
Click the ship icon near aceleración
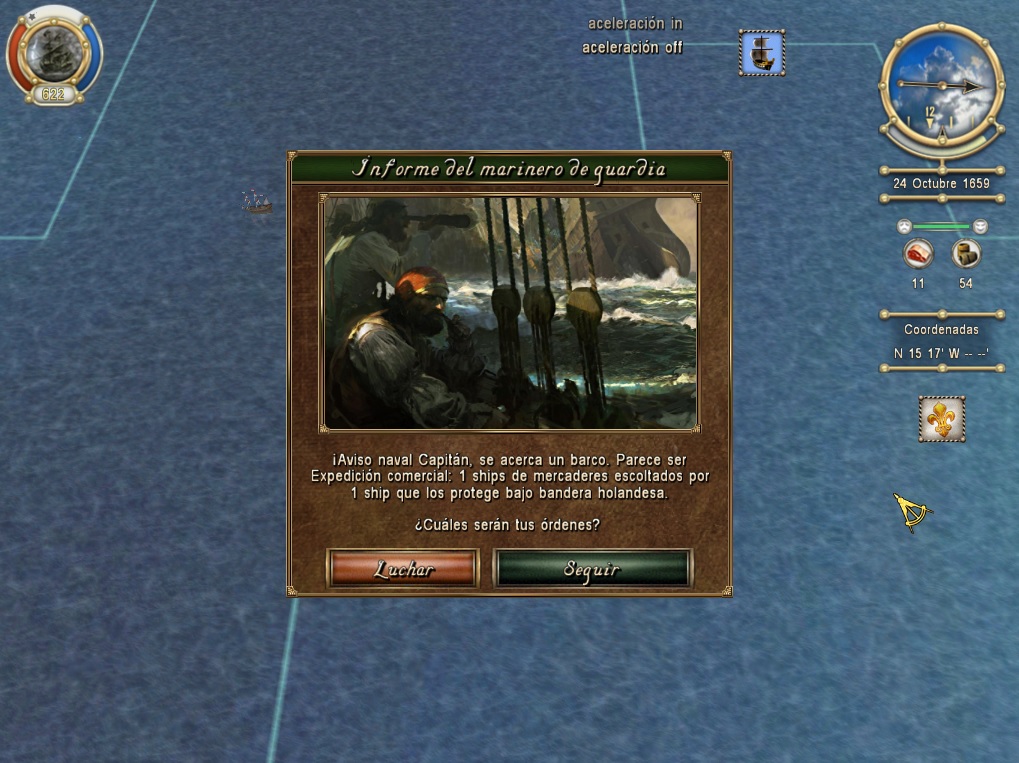(x=762, y=52)
